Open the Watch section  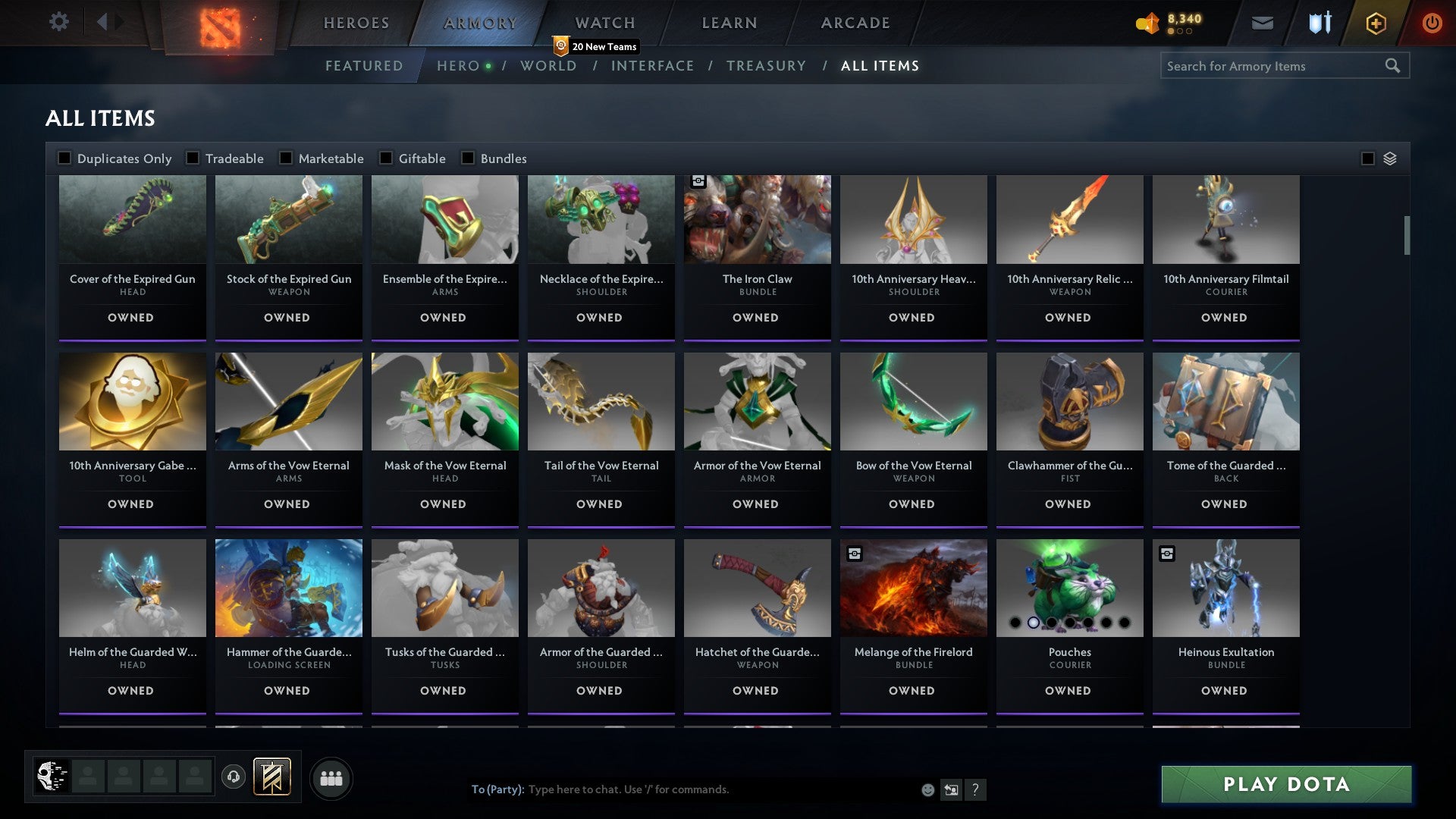(604, 23)
